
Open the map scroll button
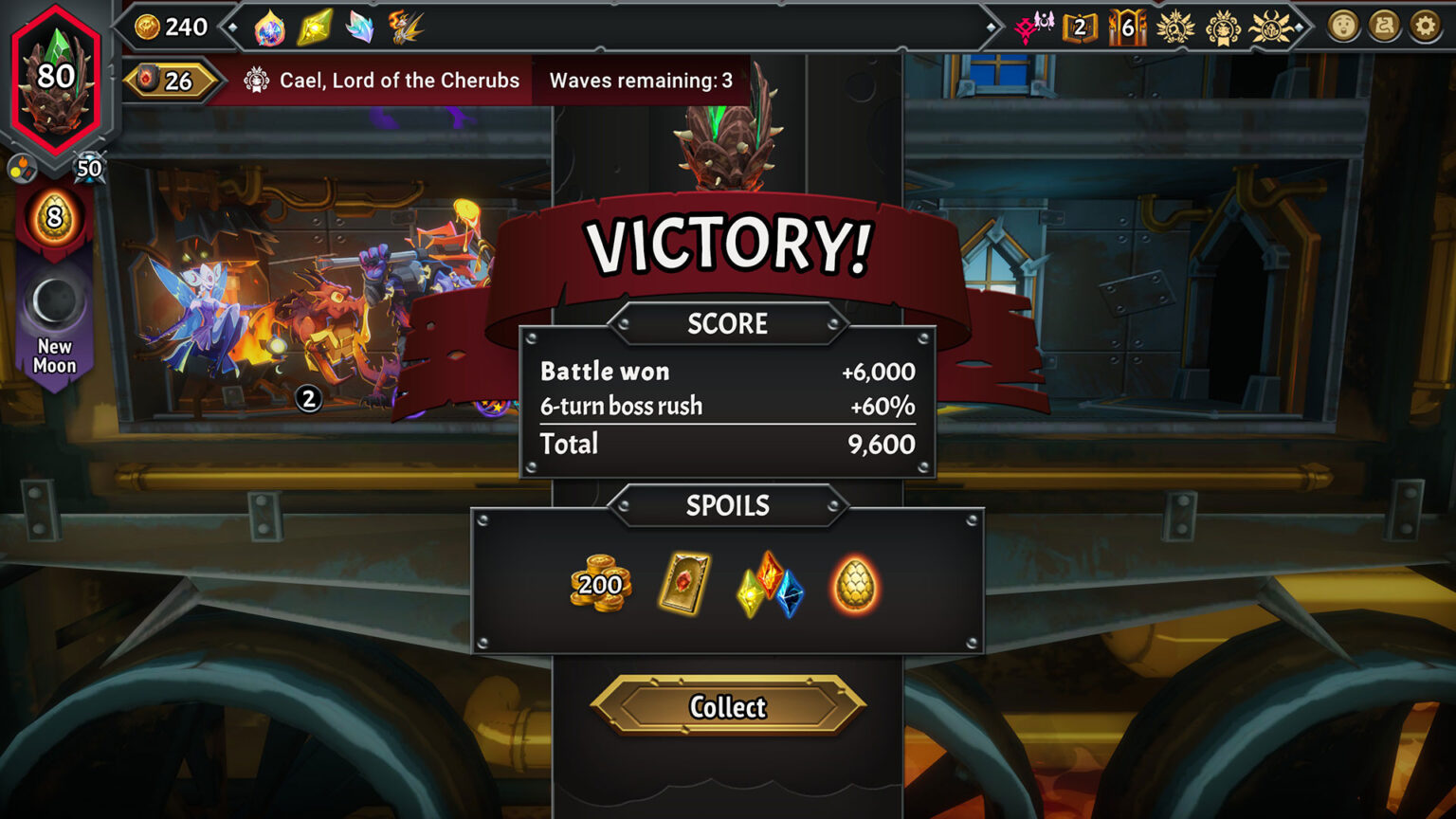click(1384, 27)
